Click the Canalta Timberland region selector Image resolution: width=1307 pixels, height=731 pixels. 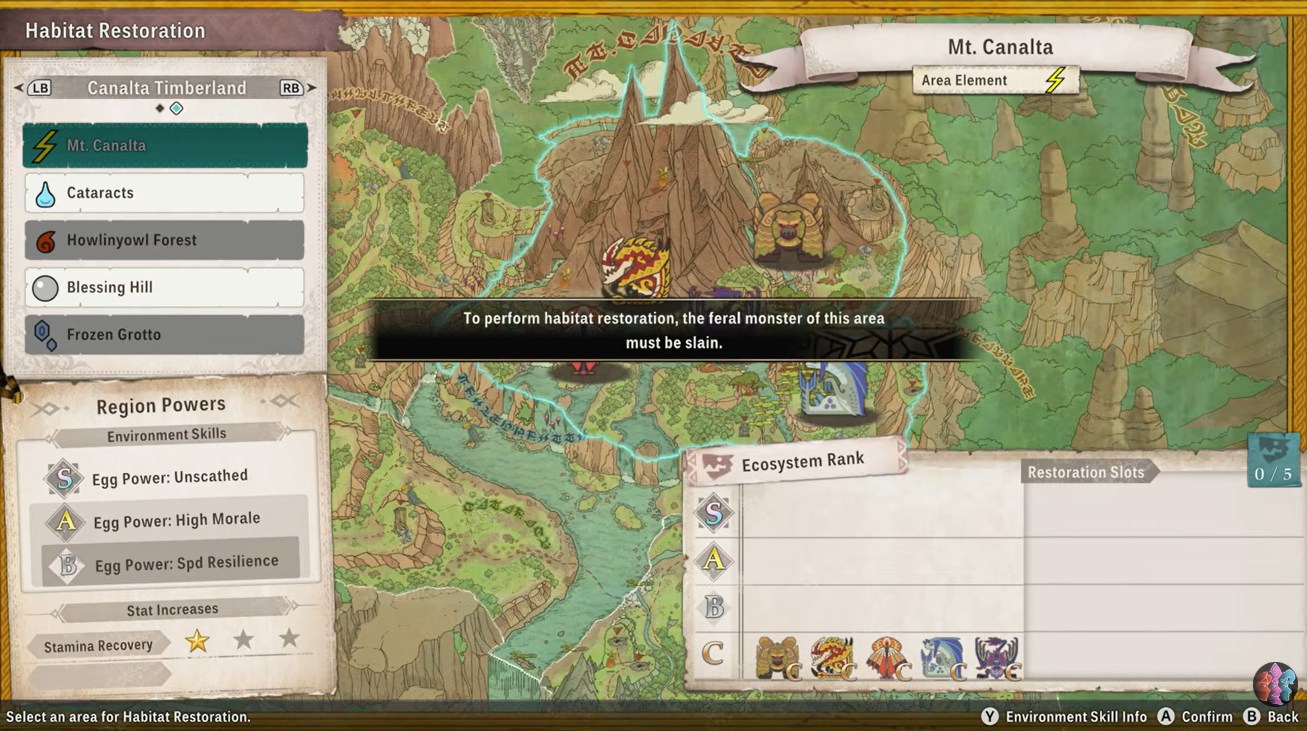[x=166, y=88]
